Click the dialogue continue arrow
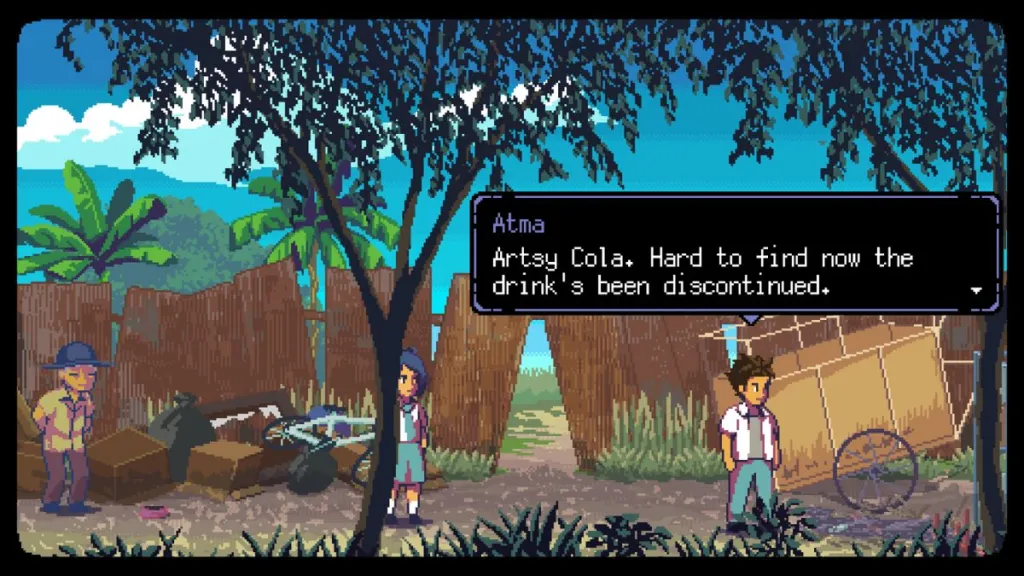This screenshot has height=576, width=1024. pos(976,291)
